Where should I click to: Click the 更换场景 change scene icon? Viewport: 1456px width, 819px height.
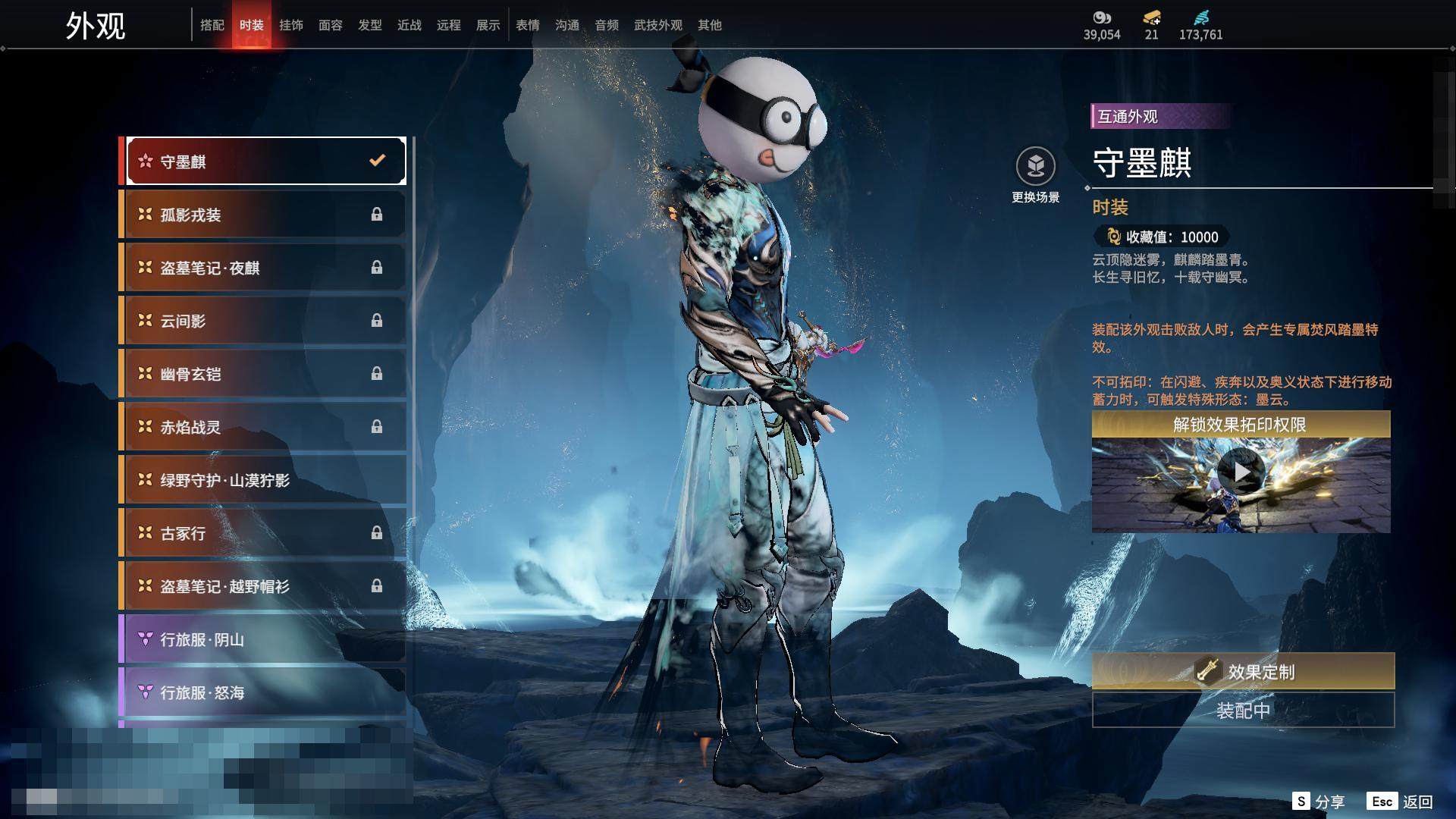[x=1035, y=167]
